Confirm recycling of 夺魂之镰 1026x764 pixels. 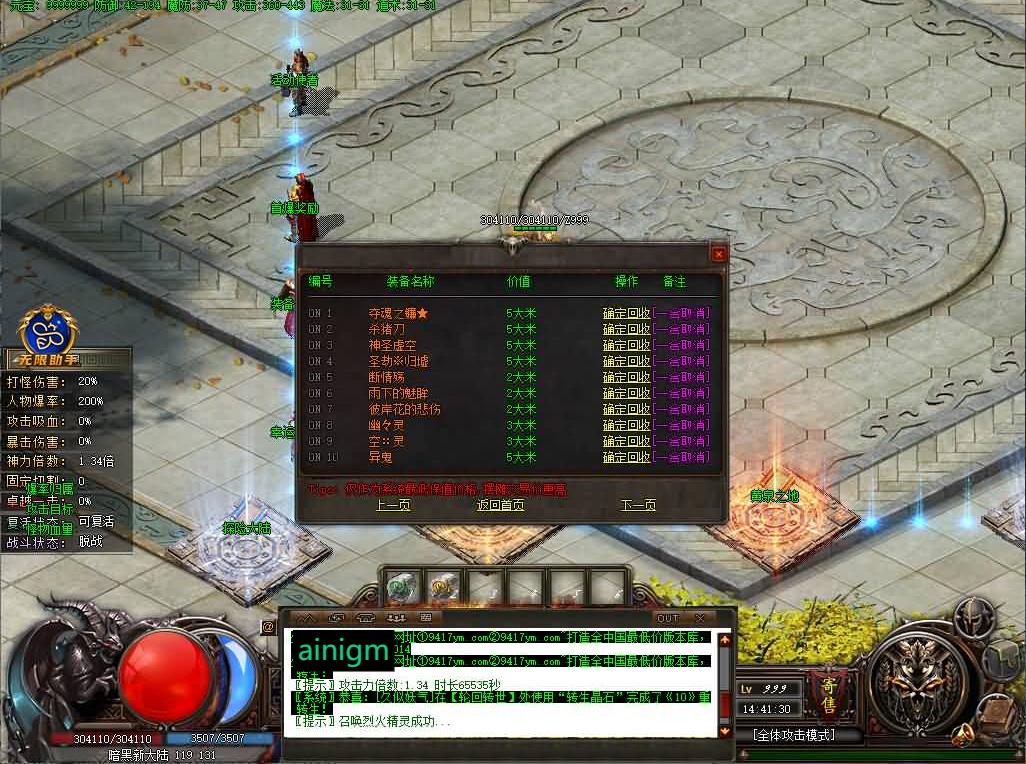click(626, 313)
